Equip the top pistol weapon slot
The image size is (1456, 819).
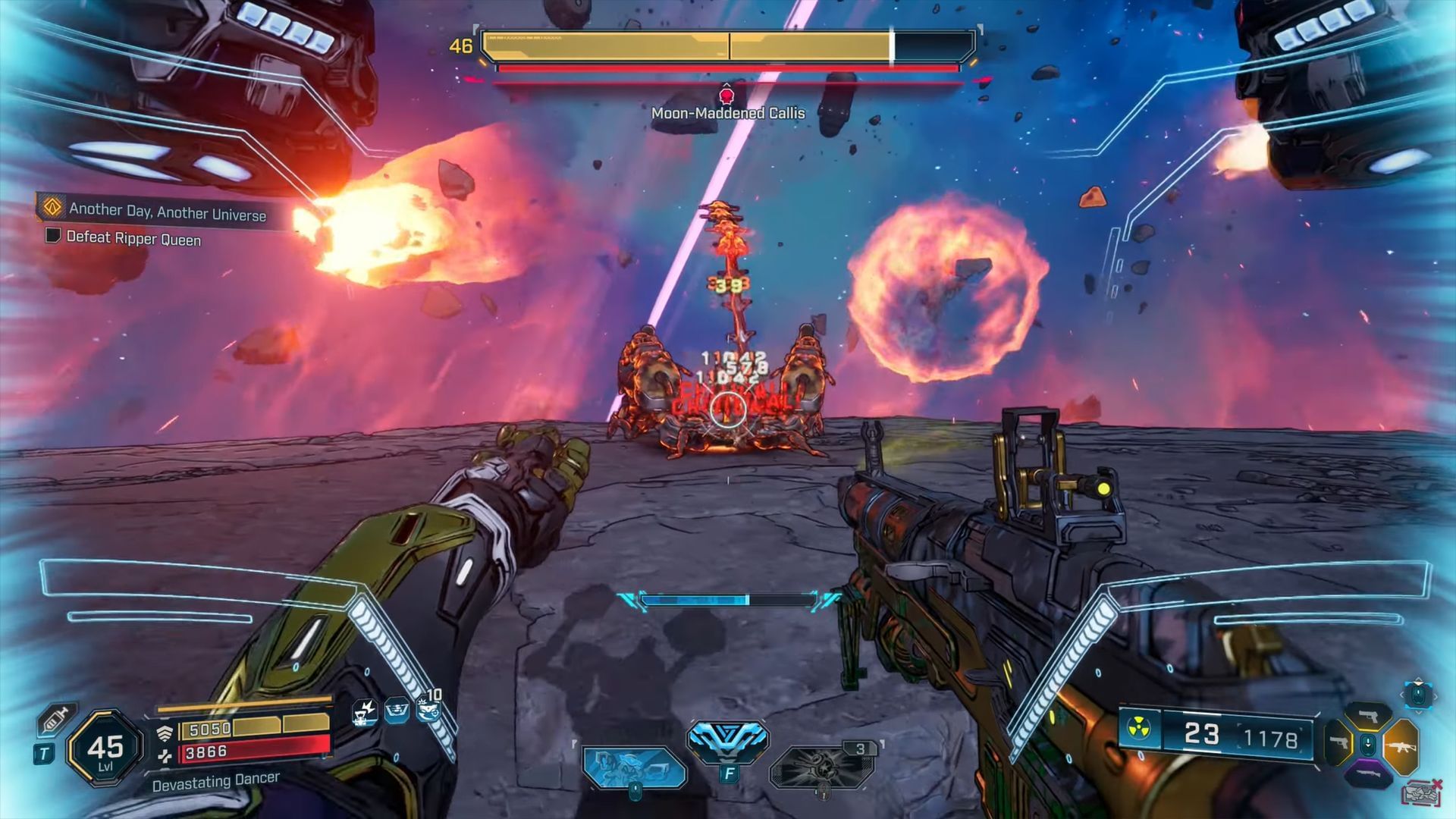click(x=1368, y=715)
